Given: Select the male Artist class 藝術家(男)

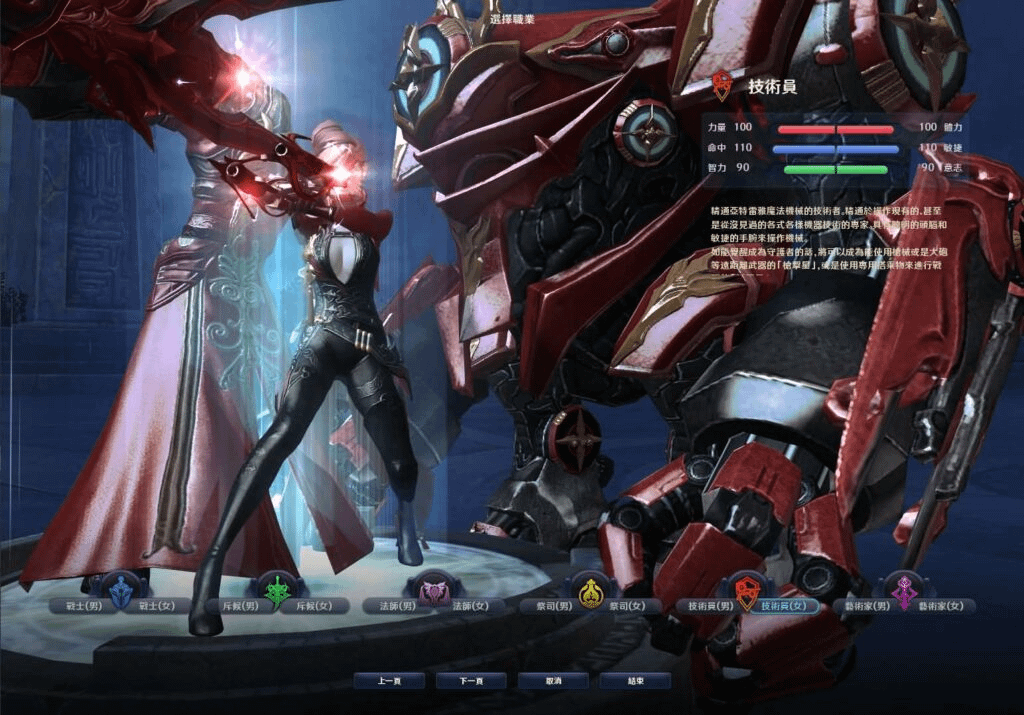Looking at the screenshot, I should [865, 606].
